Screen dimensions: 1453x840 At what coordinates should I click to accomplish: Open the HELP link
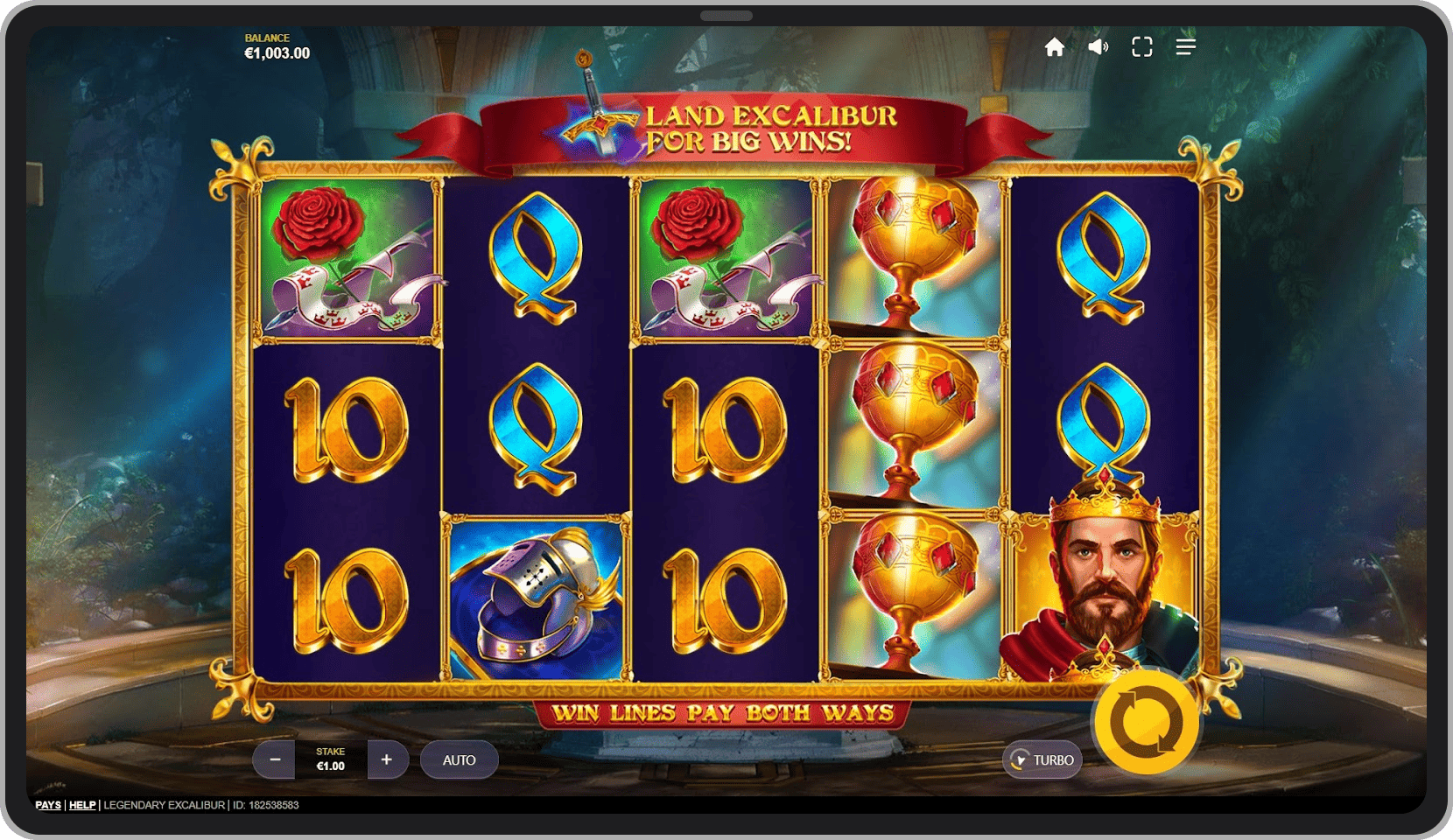point(82,805)
